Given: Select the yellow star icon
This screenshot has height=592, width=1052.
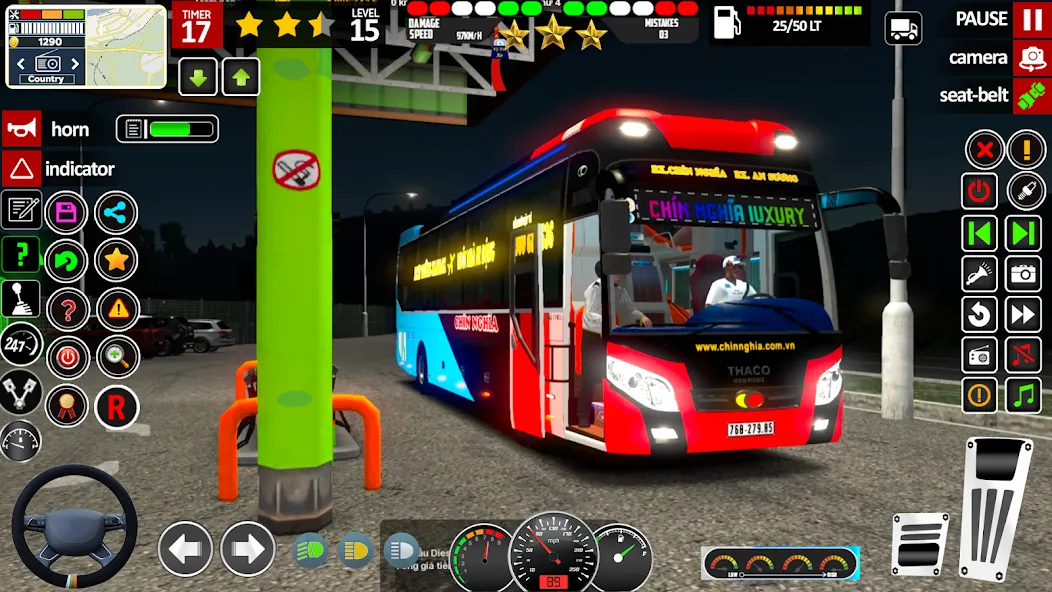Looking at the screenshot, I should (116, 261).
